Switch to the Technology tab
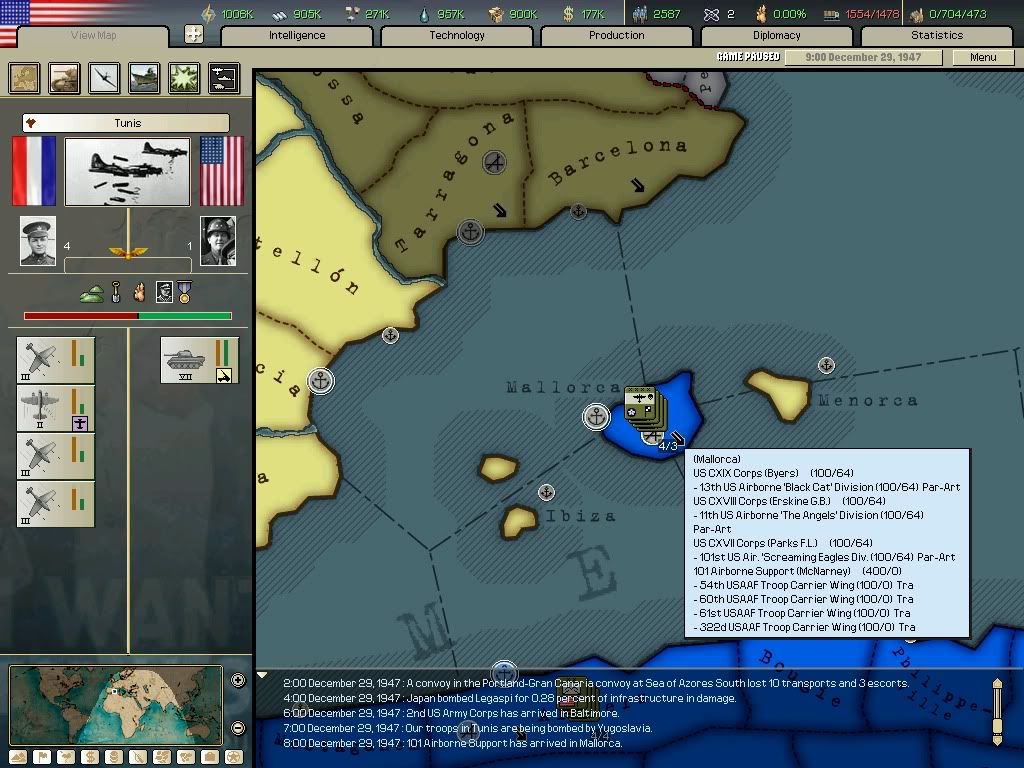Image resolution: width=1024 pixels, height=768 pixels. [457, 36]
